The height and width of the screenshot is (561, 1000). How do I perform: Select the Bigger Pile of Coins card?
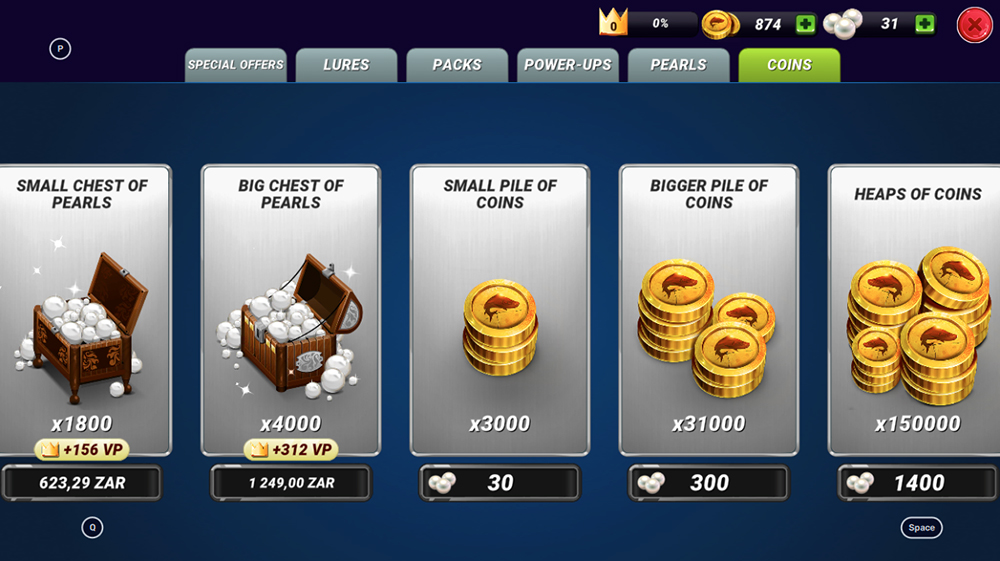click(x=709, y=310)
